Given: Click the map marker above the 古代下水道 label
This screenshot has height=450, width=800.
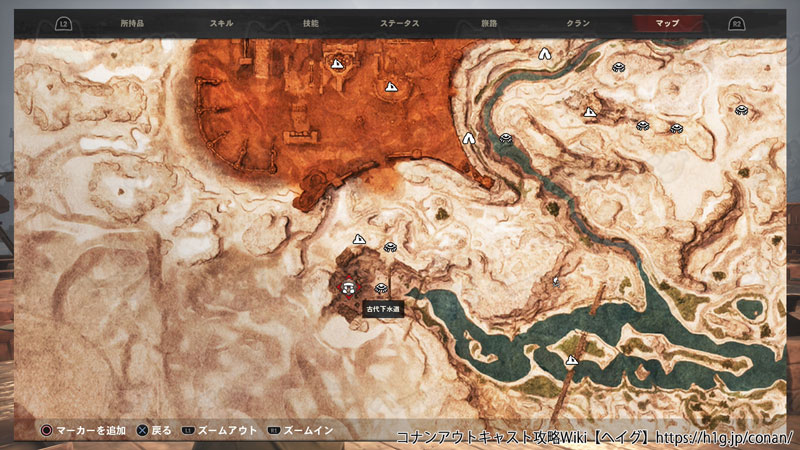Looking at the screenshot, I should (x=380, y=289).
